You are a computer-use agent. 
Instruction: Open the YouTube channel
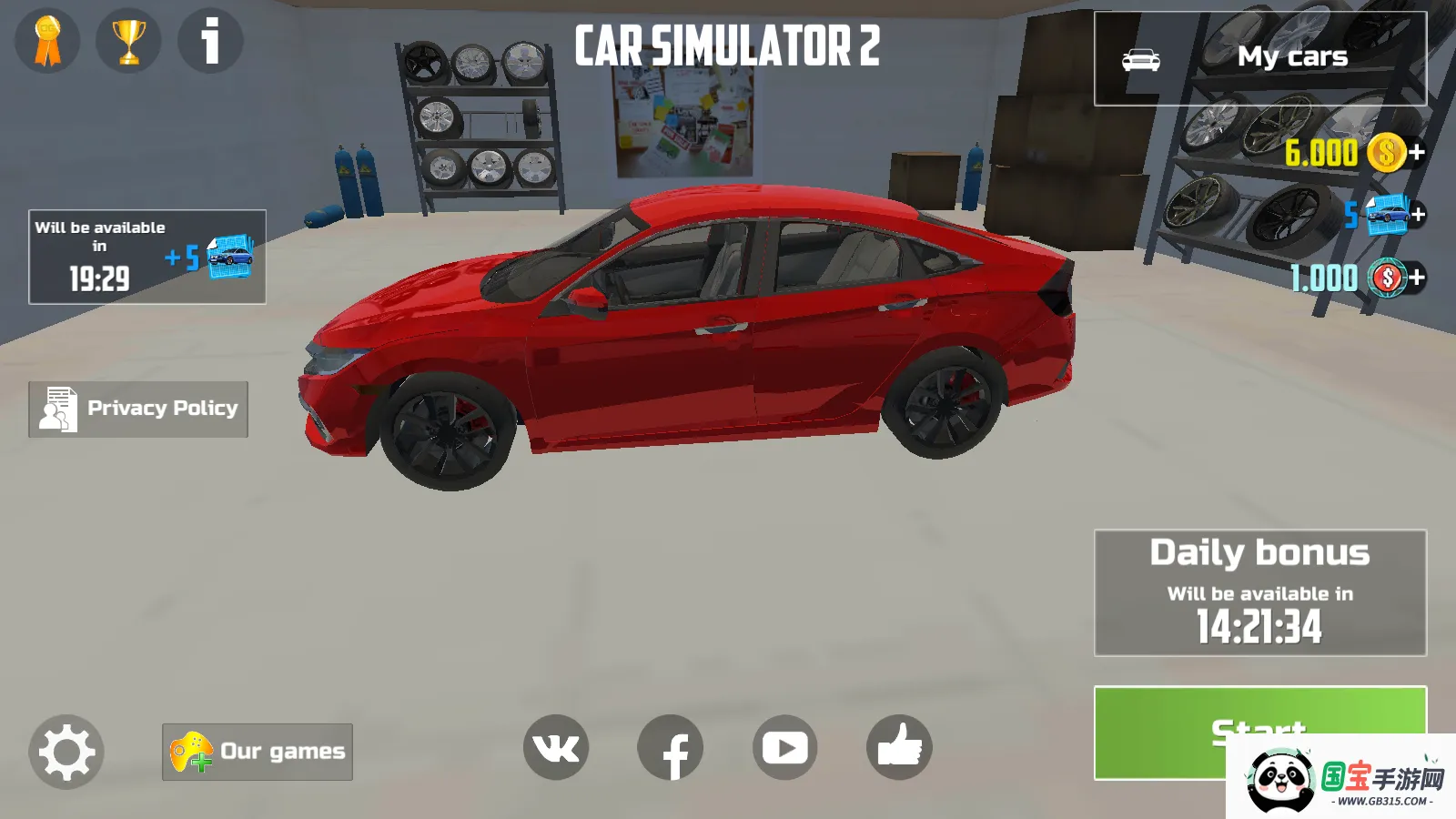pyautogui.click(x=785, y=747)
